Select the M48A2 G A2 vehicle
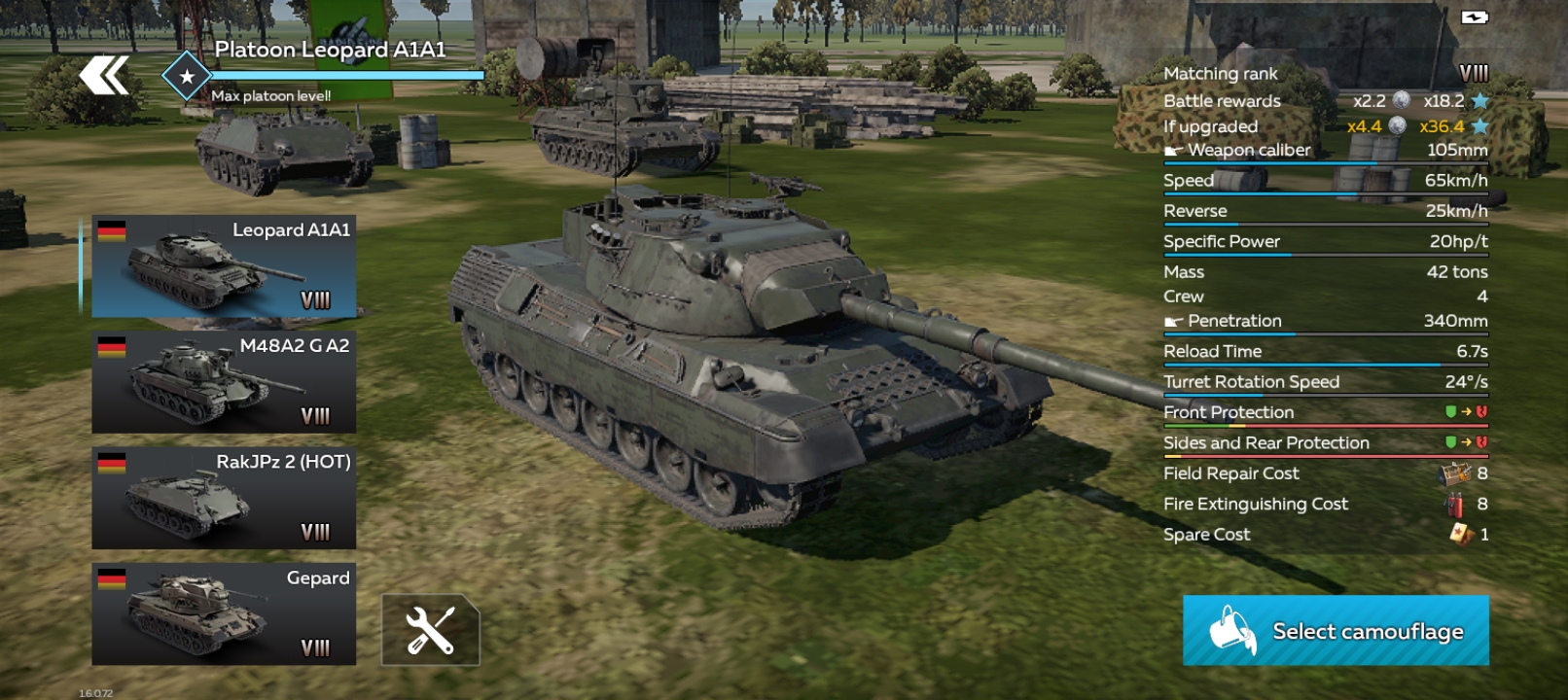The height and width of the screenshot is (700, 1568). [x=222, y=380]
